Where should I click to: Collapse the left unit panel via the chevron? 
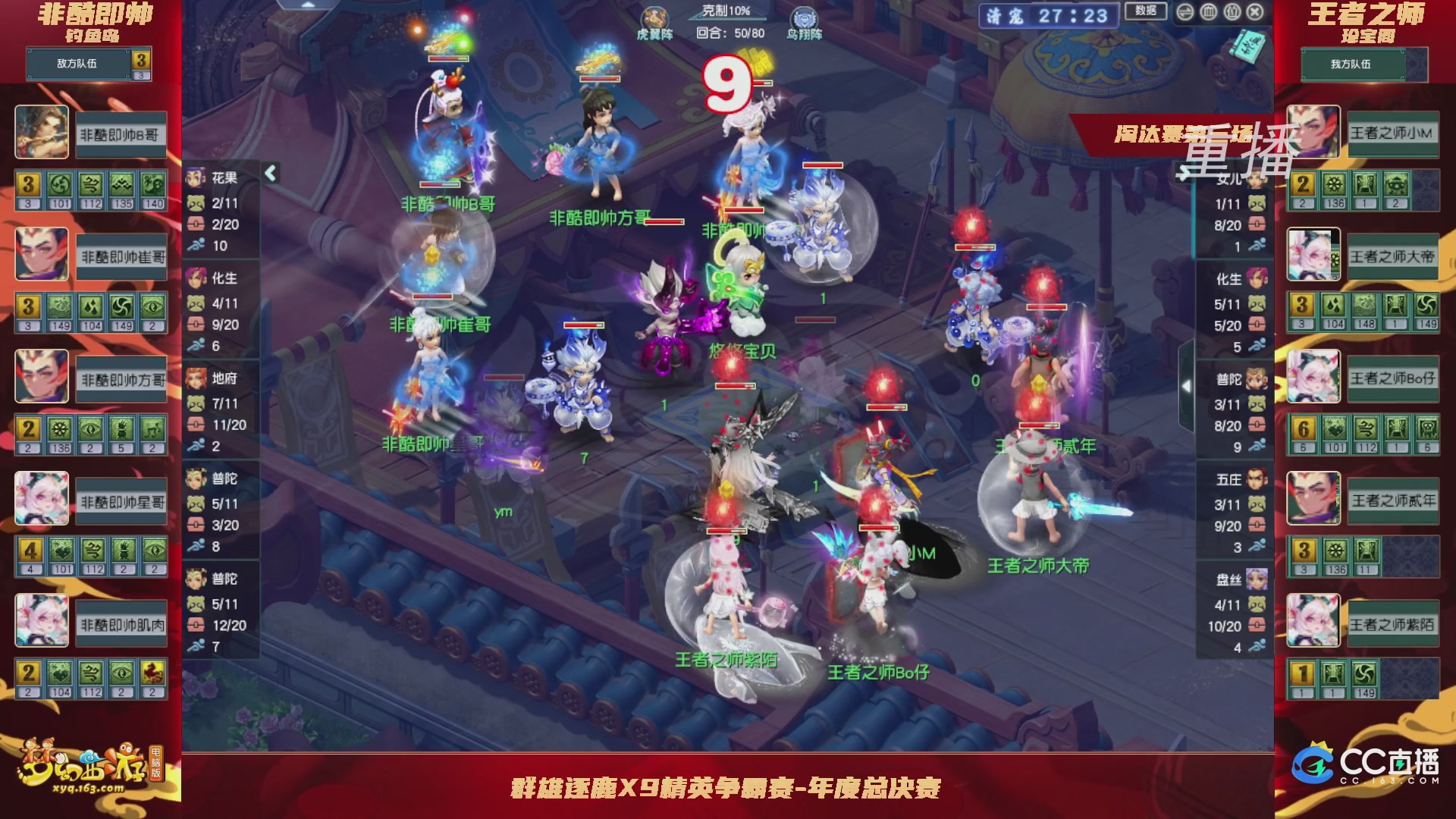pyautogui.click(x=269, y=173)
